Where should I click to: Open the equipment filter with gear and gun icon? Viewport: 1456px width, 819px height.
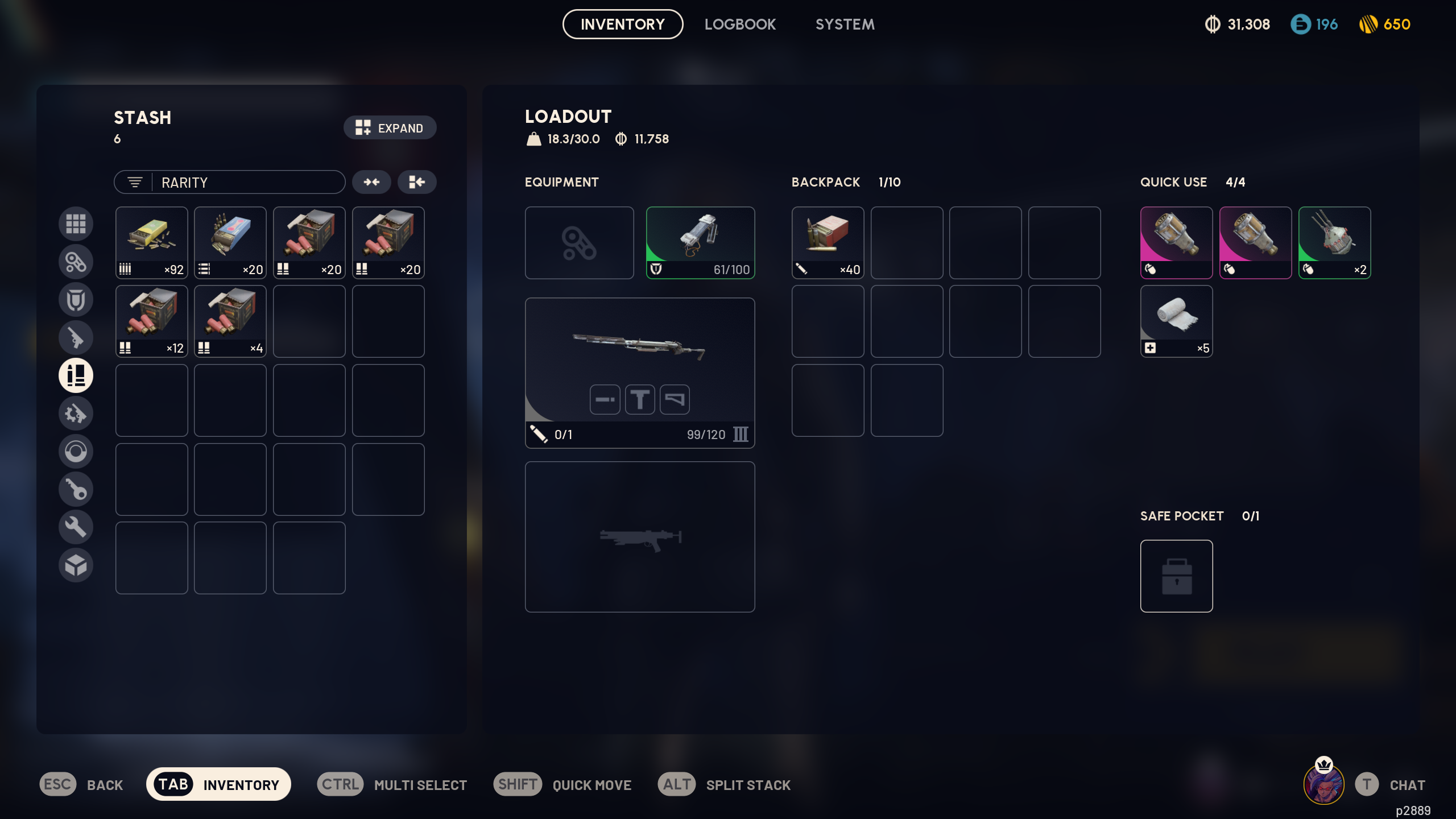tap(76, 413)
